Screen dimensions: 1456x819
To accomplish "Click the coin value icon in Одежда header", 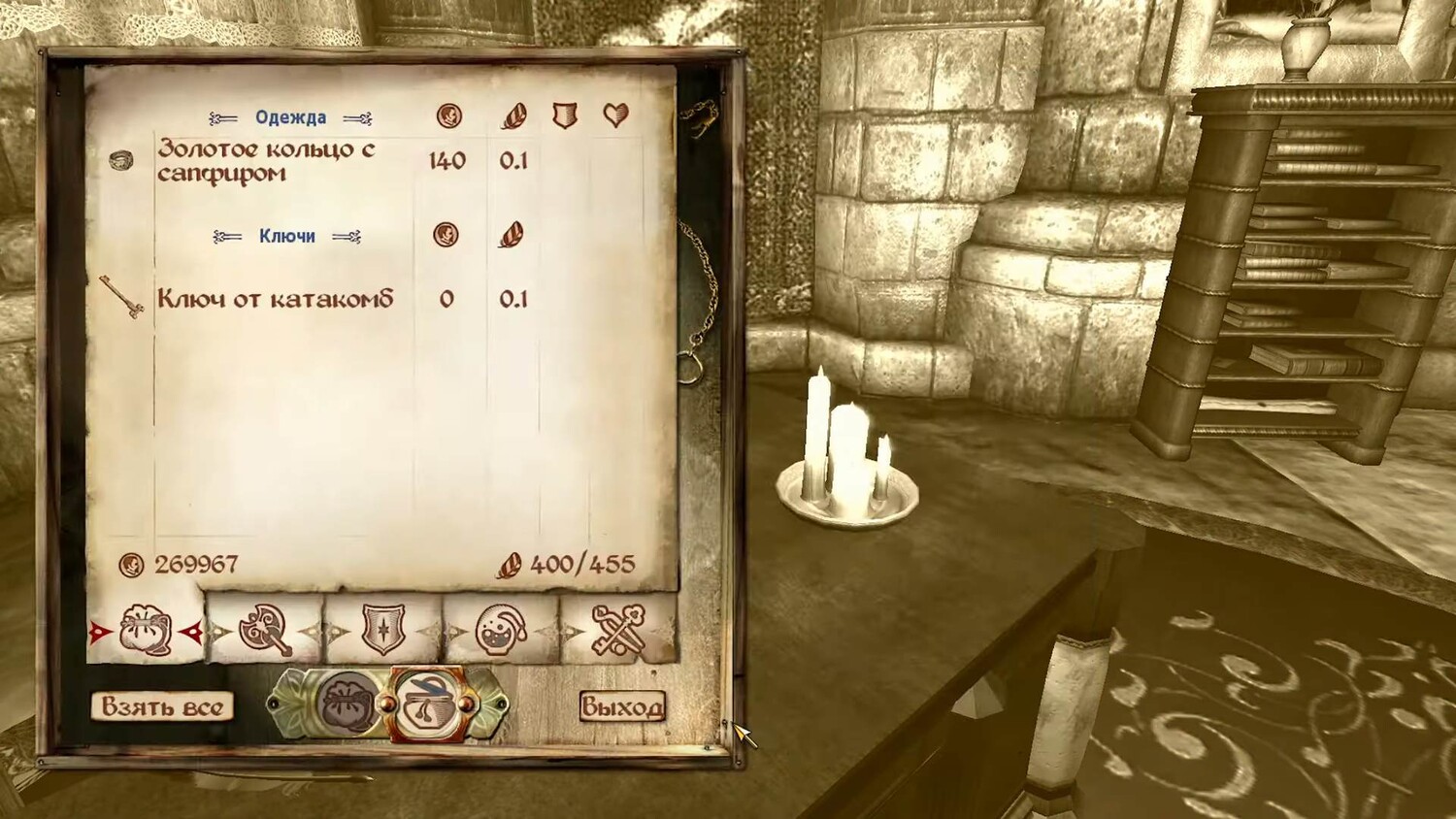I will 448,116.
